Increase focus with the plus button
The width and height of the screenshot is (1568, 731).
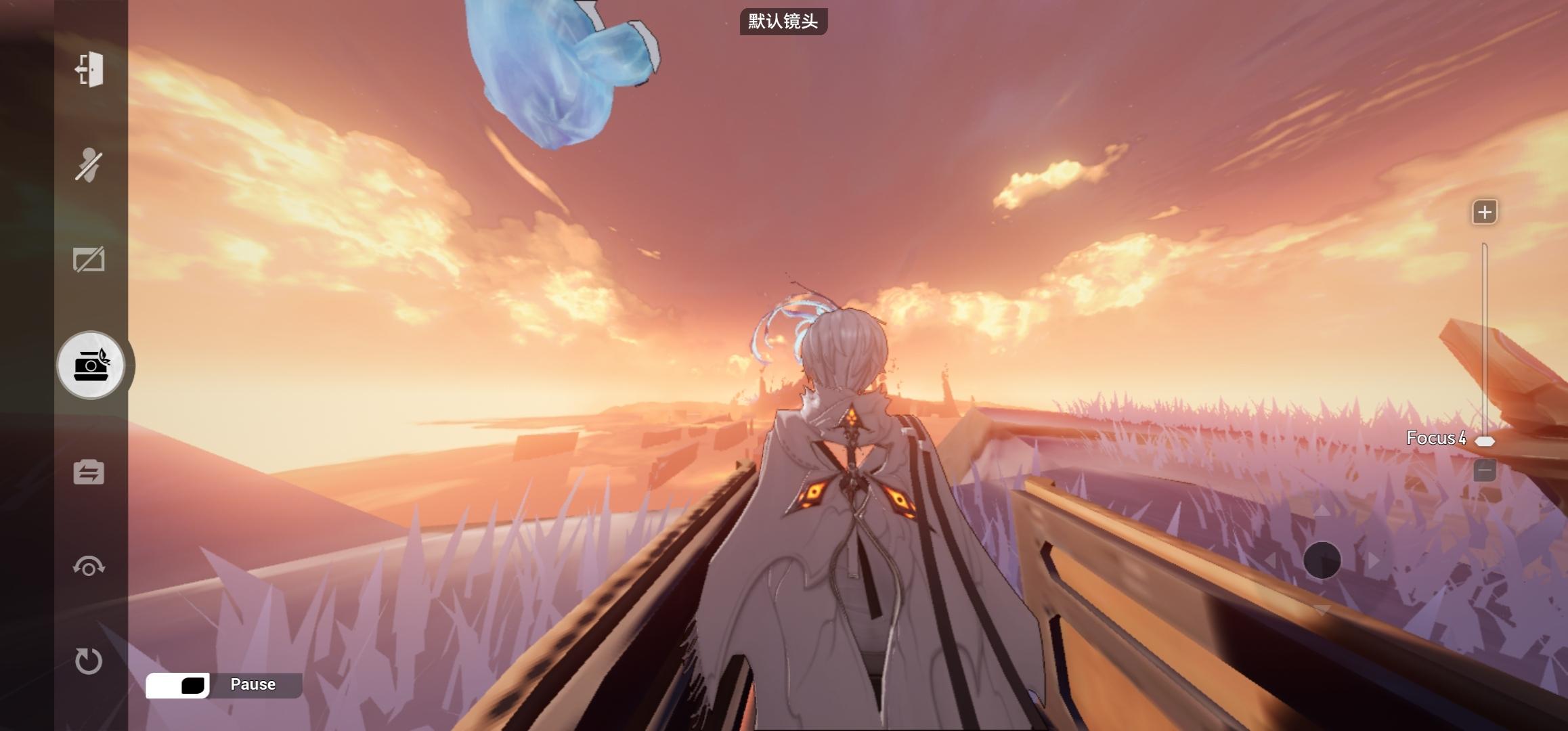(x=1484, y=213)
